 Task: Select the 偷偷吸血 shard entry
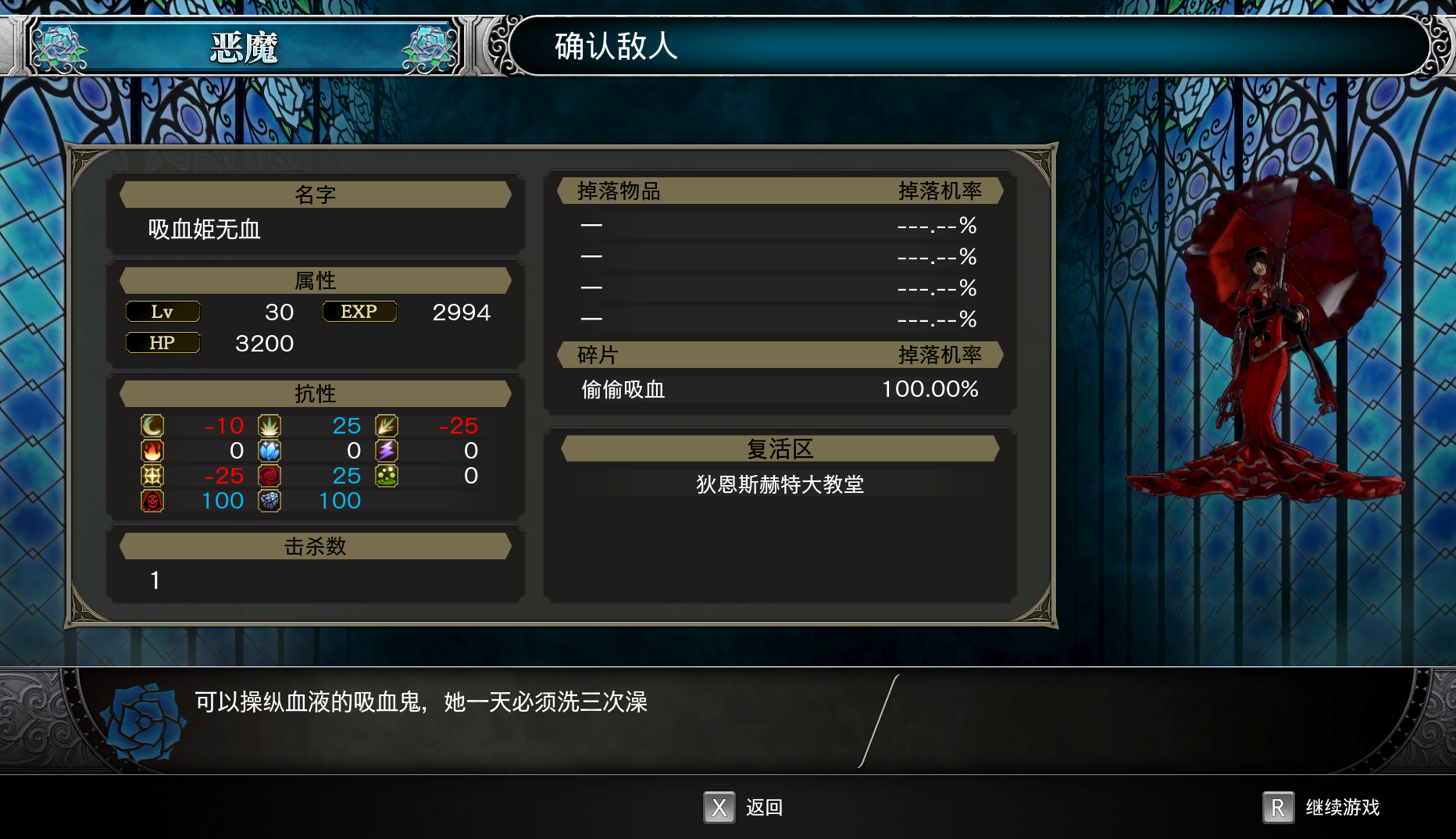pyautogui.click(x=623, y=389)
